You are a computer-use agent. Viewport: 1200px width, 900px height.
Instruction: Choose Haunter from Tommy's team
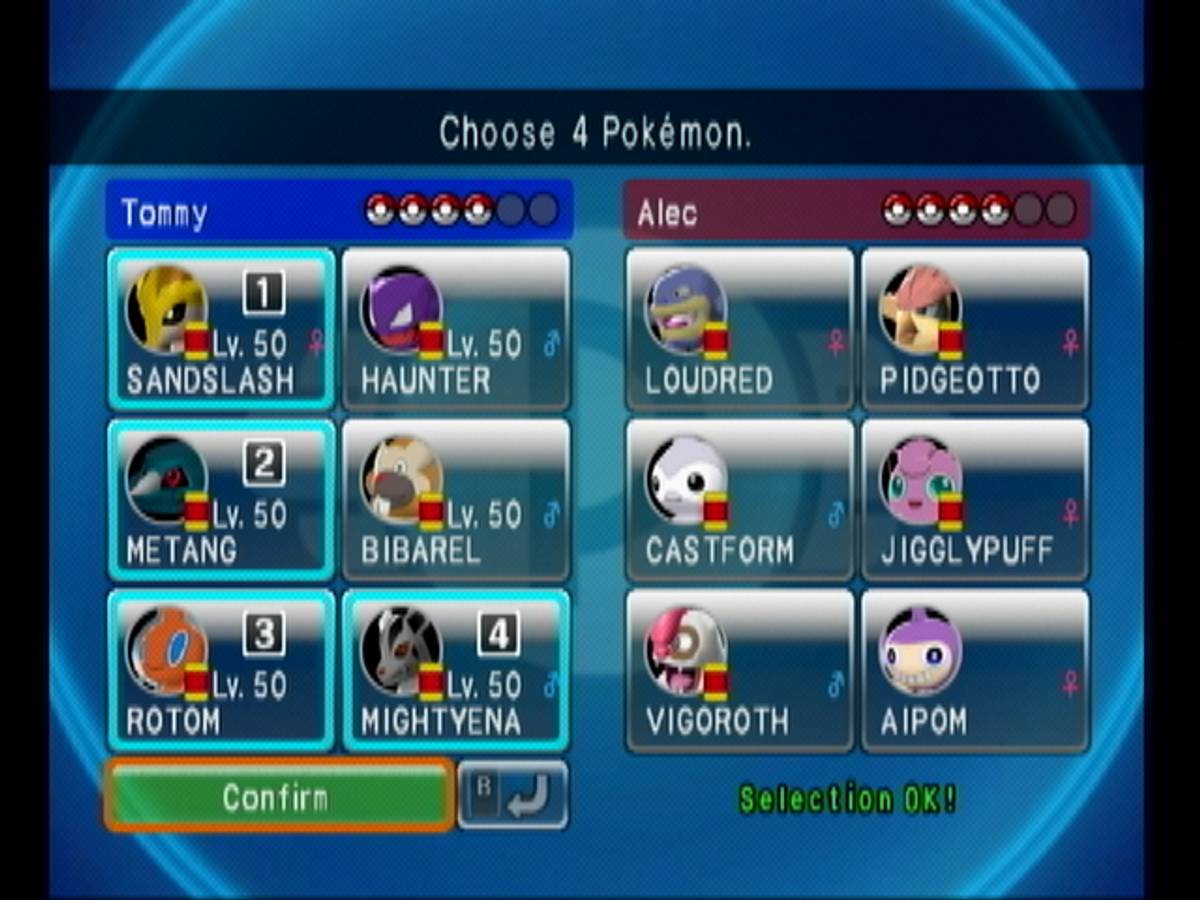[456, 329]
